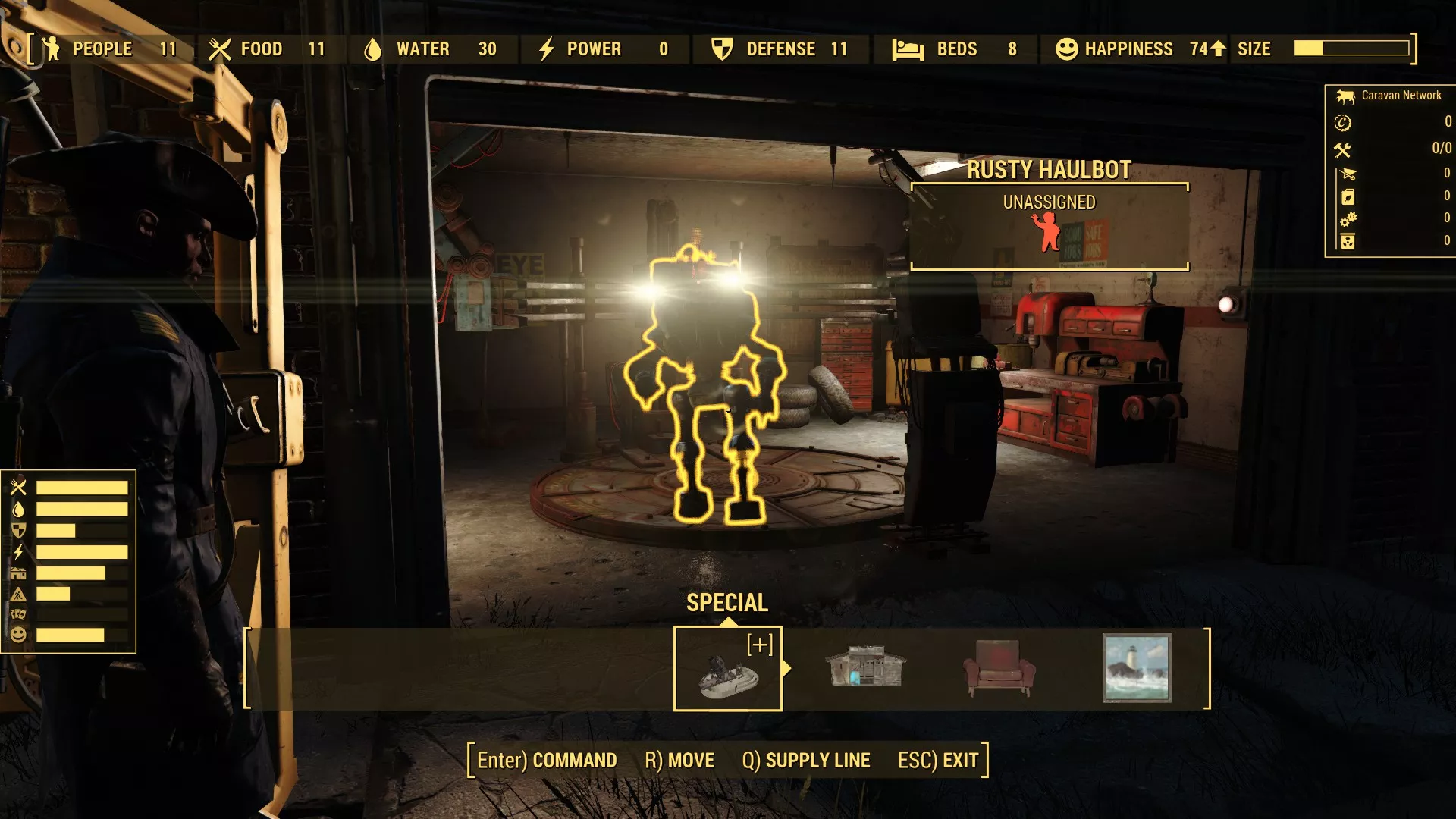
Task: Select the yellow-outlined Rusty Haulbot
Action: tap(701, 379)
